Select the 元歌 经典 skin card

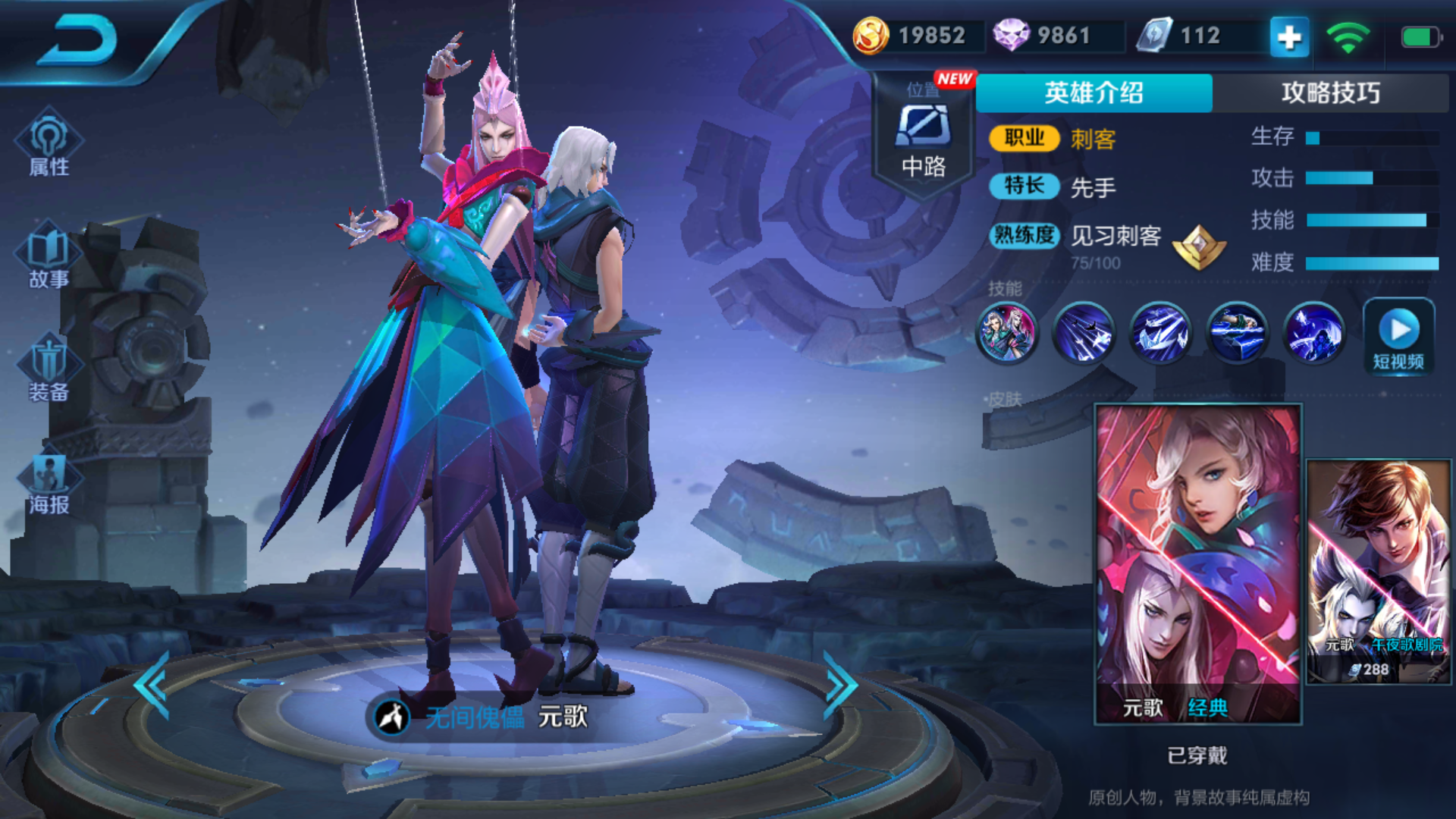(x=1198, y=563)
